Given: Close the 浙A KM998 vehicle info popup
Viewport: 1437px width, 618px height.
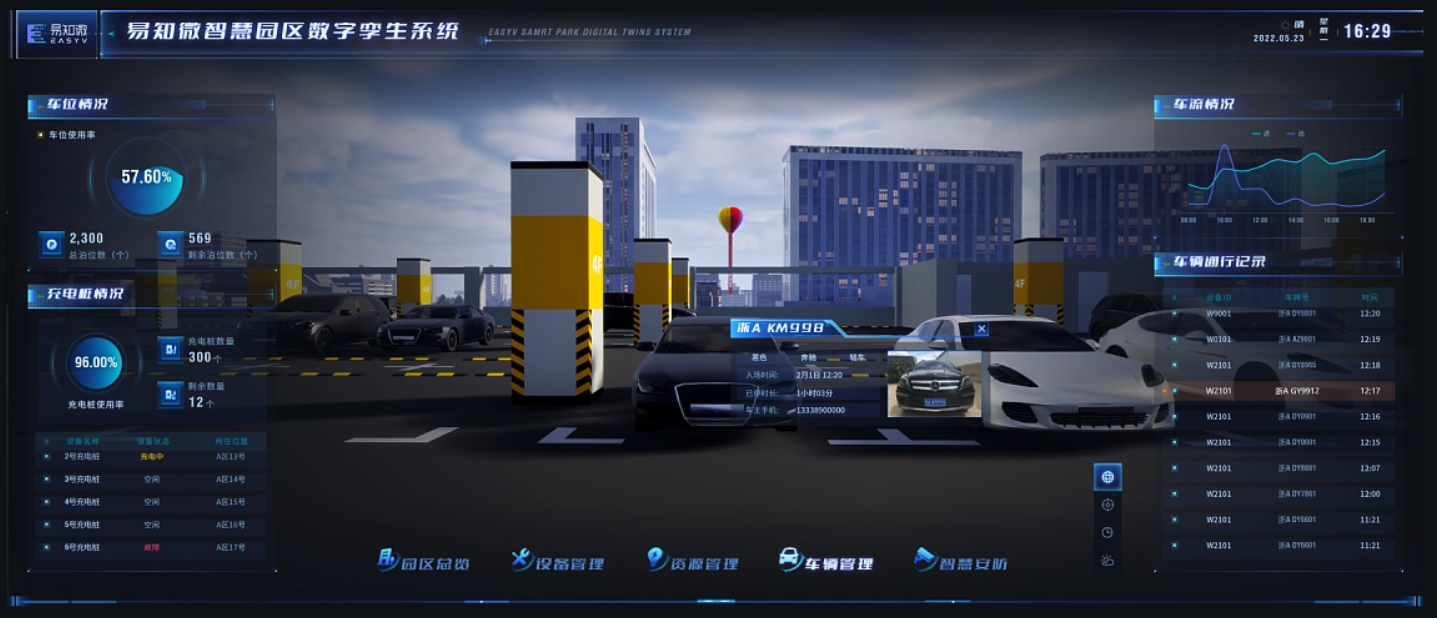Looking at the screenshot, I should pyautogui.click(x=982, y=329).
